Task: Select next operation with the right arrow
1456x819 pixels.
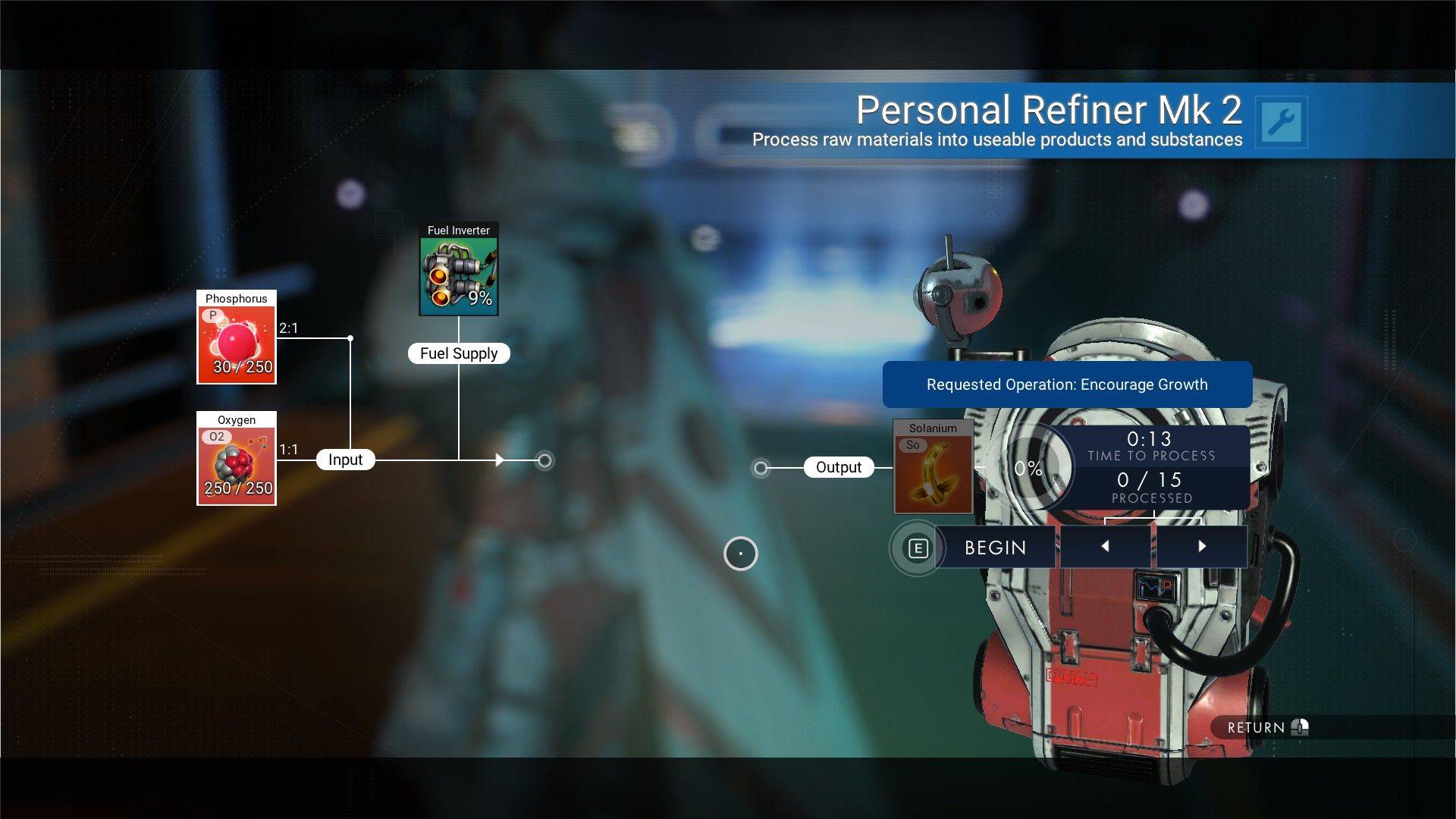Action: [1202, 545]
